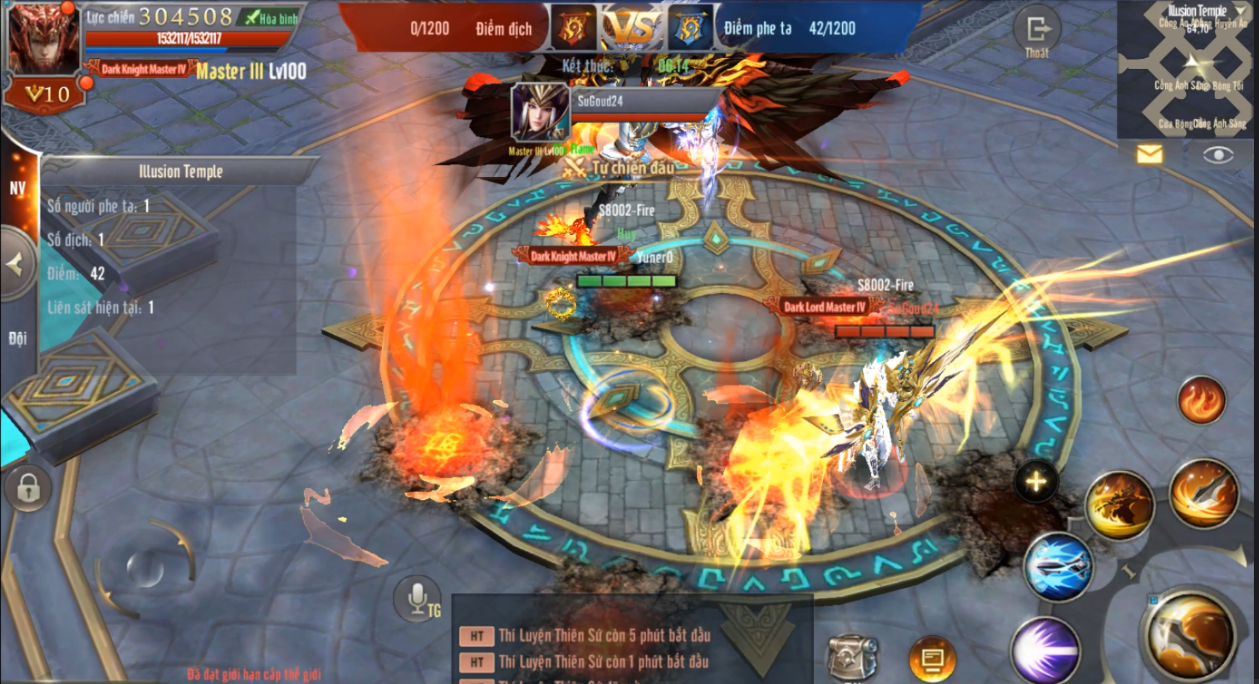Toggle the eye visibility icon
Screen dimensions: 1259x684
[1218, 154]
